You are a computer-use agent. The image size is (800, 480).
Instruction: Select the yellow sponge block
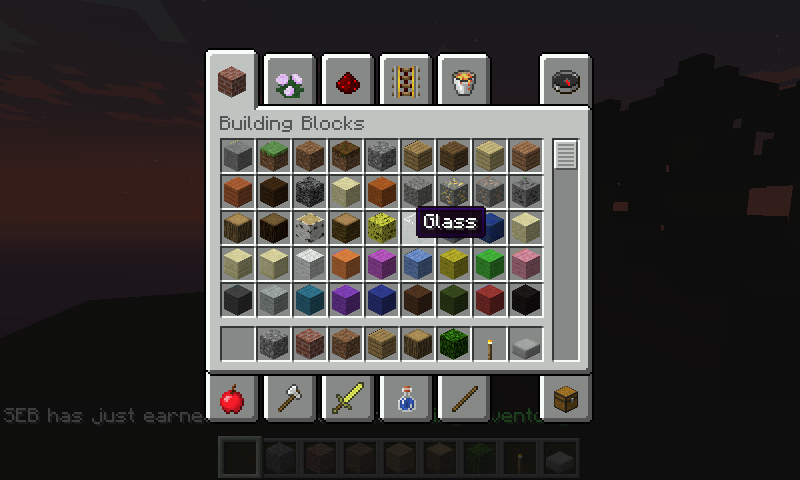coord(381,228)
